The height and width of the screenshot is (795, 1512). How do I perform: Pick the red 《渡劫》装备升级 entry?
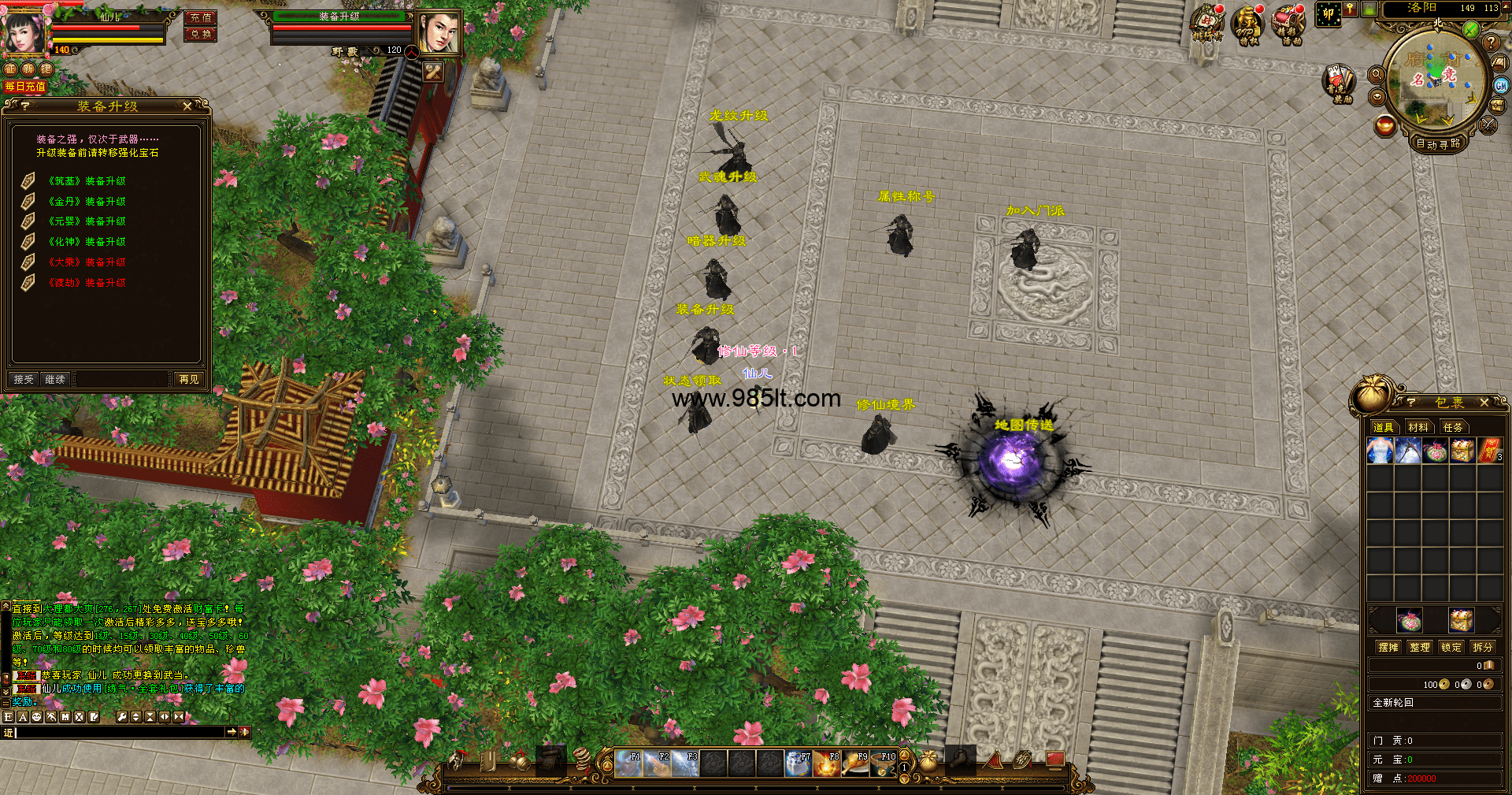coord(87,283)
